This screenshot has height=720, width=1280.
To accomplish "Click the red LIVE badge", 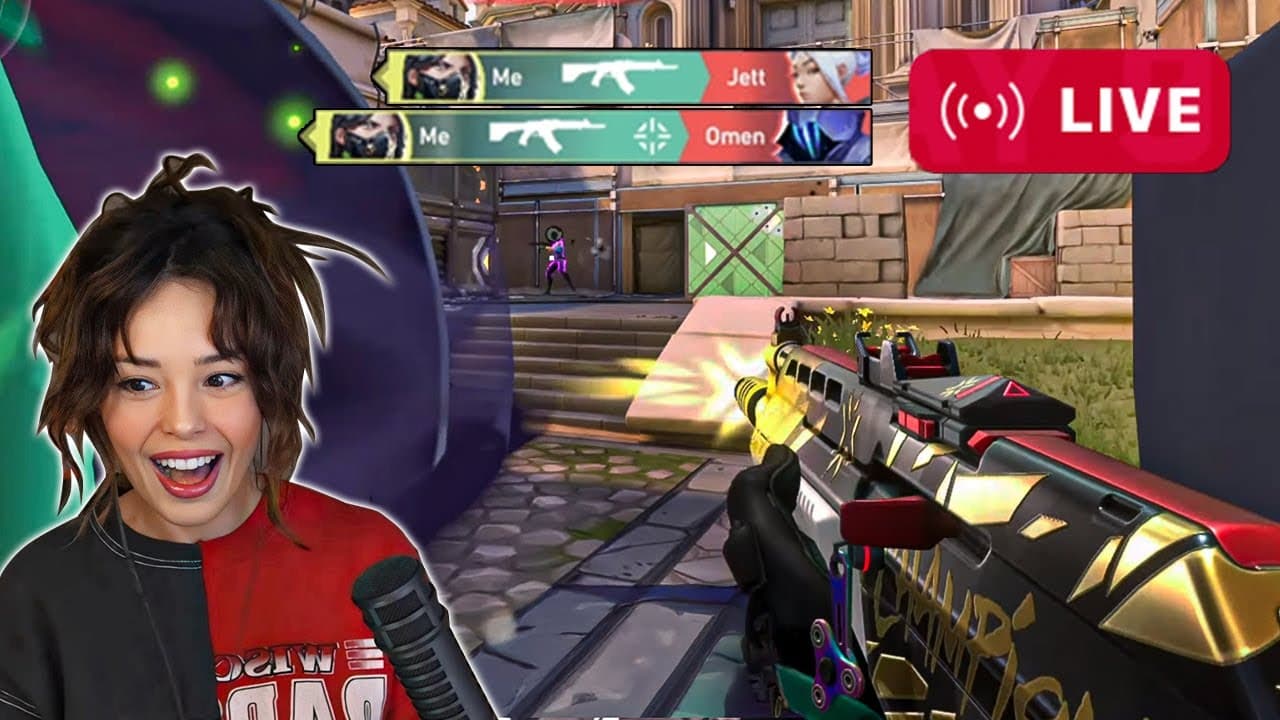I will tap(1069, 111).
